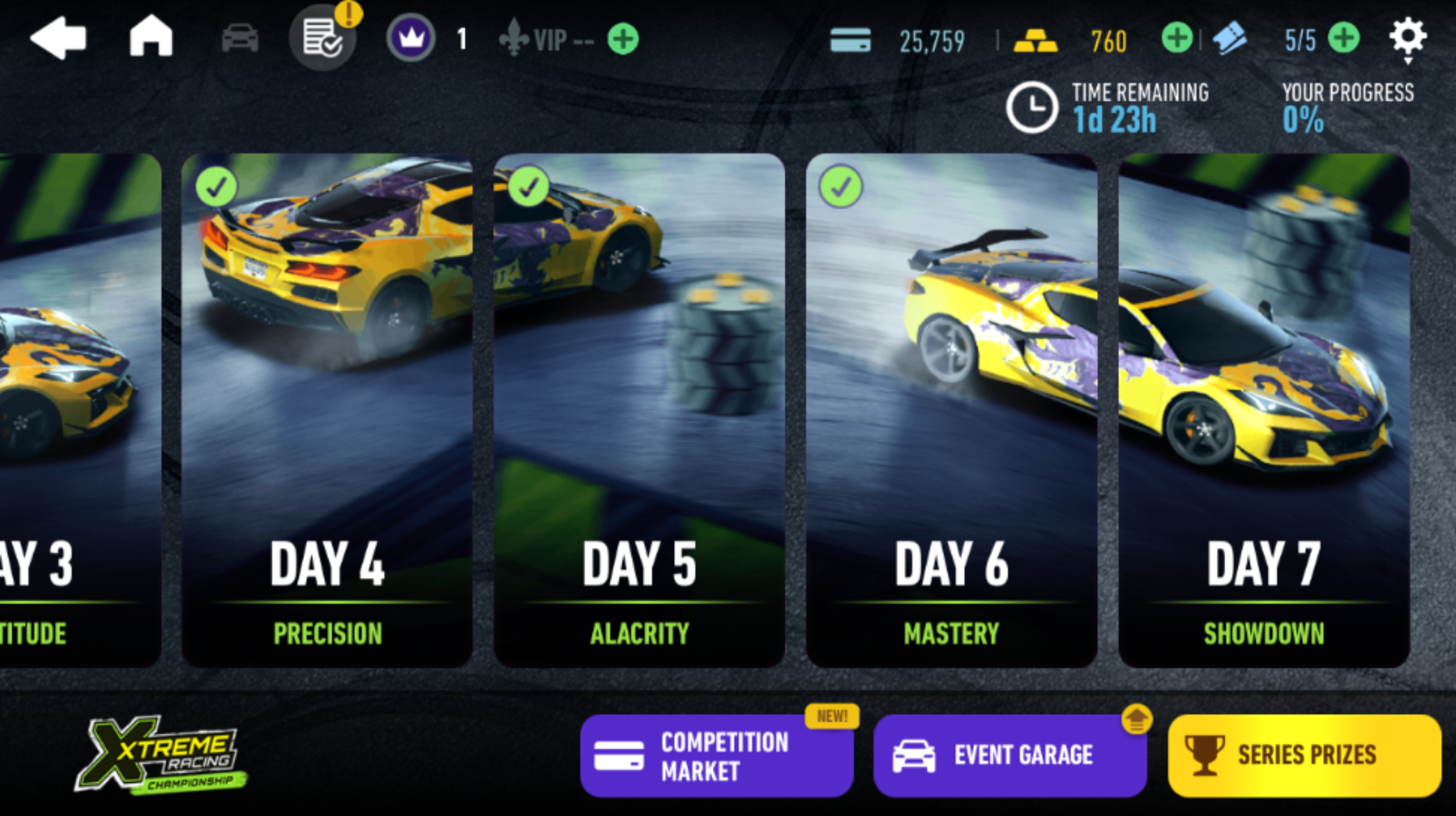This screenshot has height=816, width=1456.
Task: View the Series Prizes
Action: click(x=1304, y=756)
